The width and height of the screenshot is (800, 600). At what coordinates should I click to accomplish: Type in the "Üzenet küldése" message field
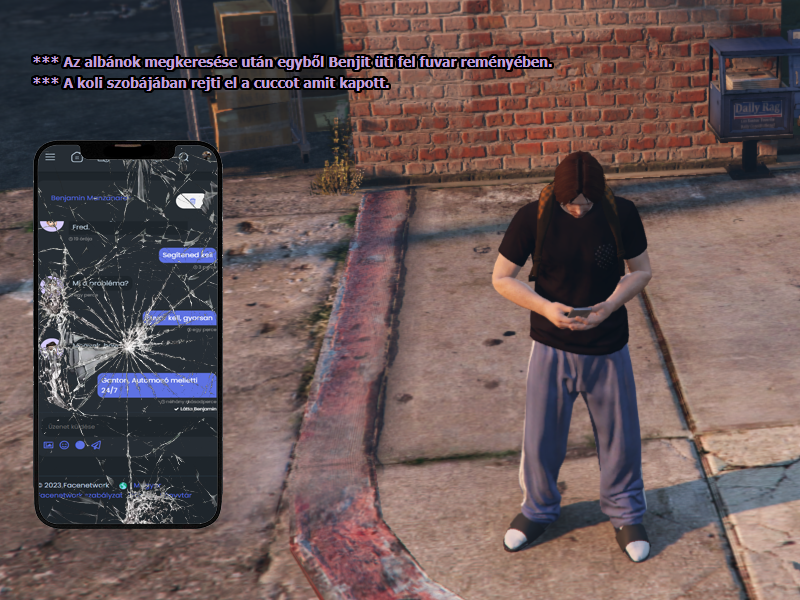coord(100,426)
